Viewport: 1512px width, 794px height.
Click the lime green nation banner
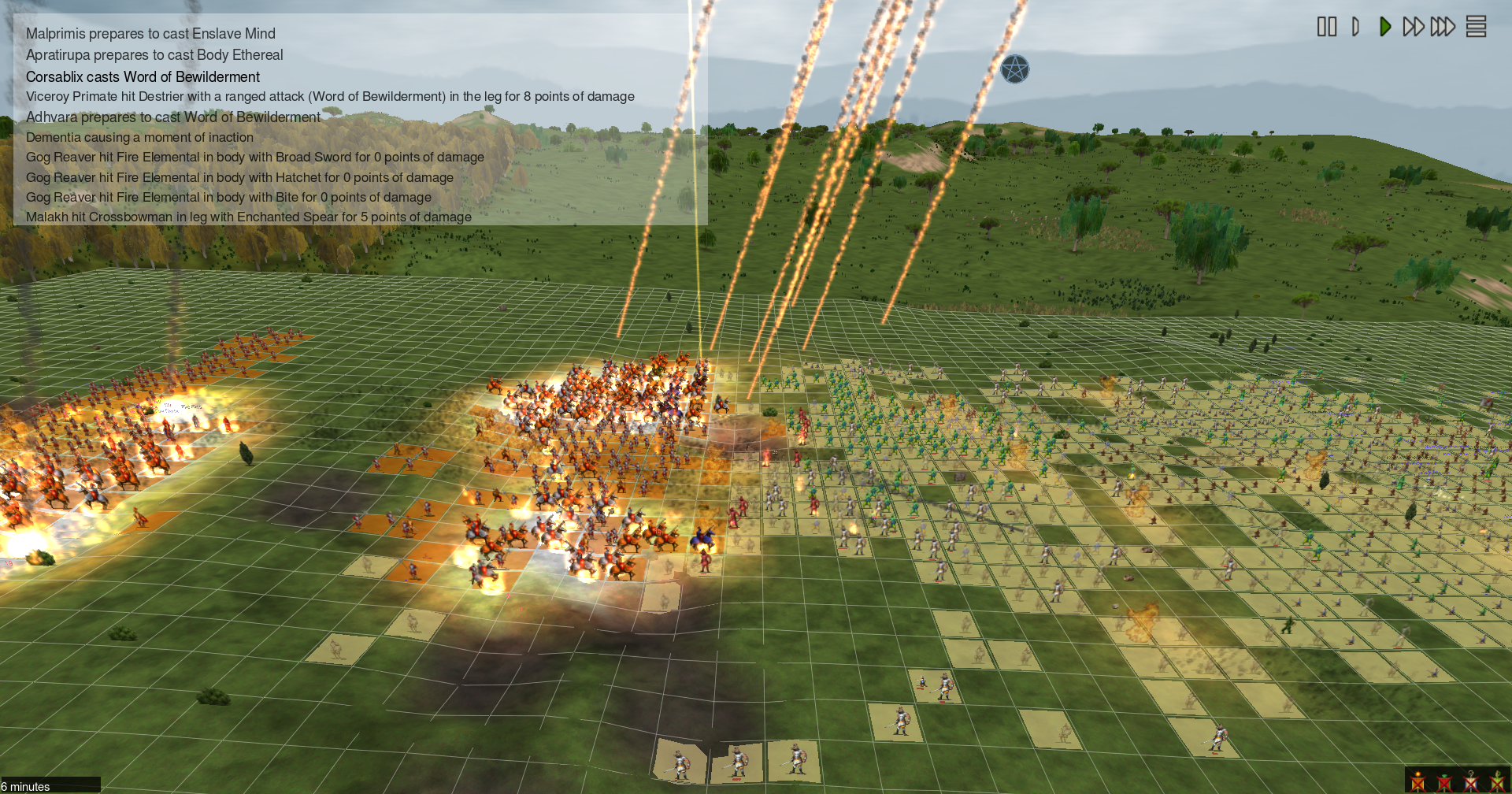(x=1497, y=781)
